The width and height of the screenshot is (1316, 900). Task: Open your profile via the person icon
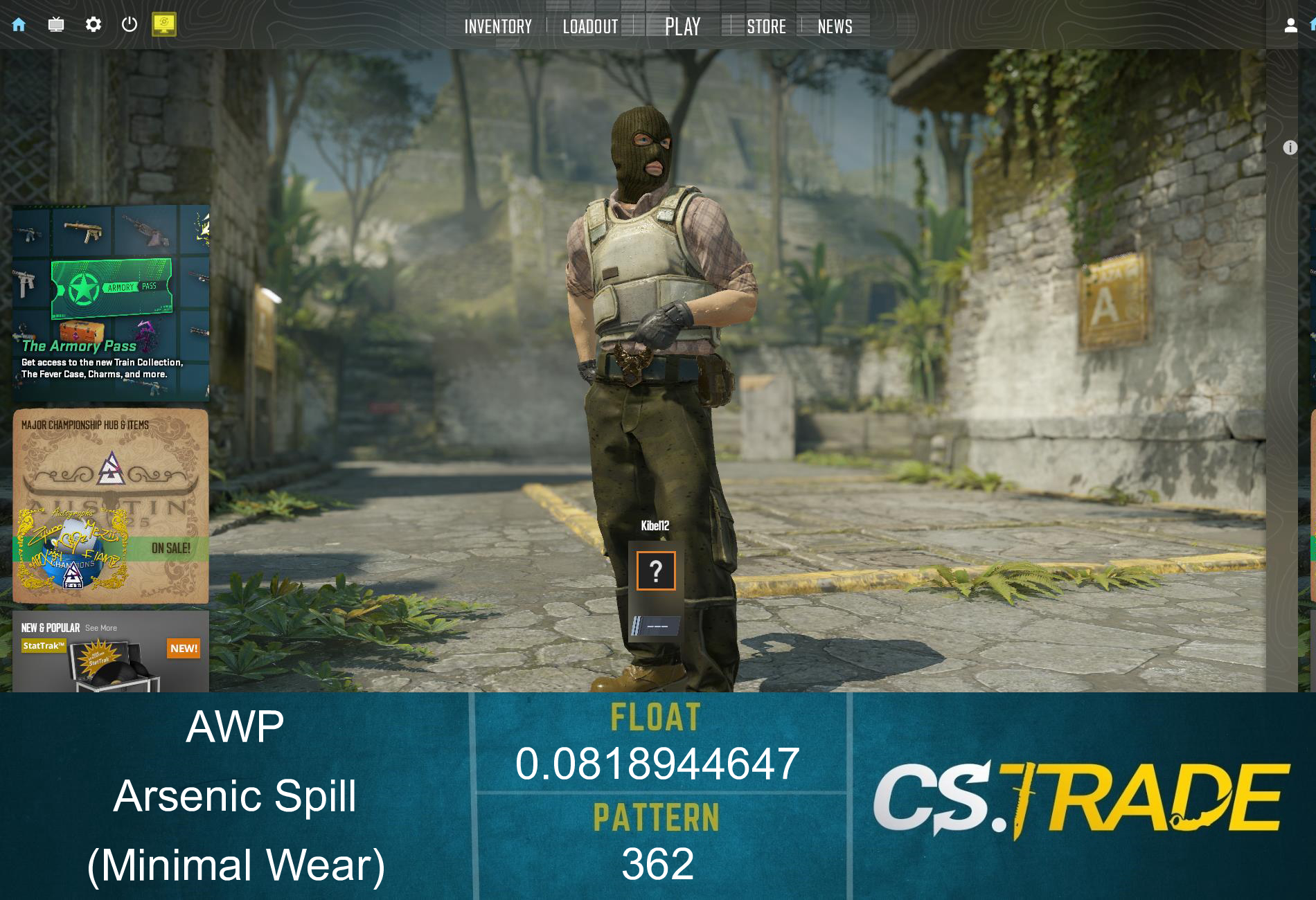(x=1290, y=26)
